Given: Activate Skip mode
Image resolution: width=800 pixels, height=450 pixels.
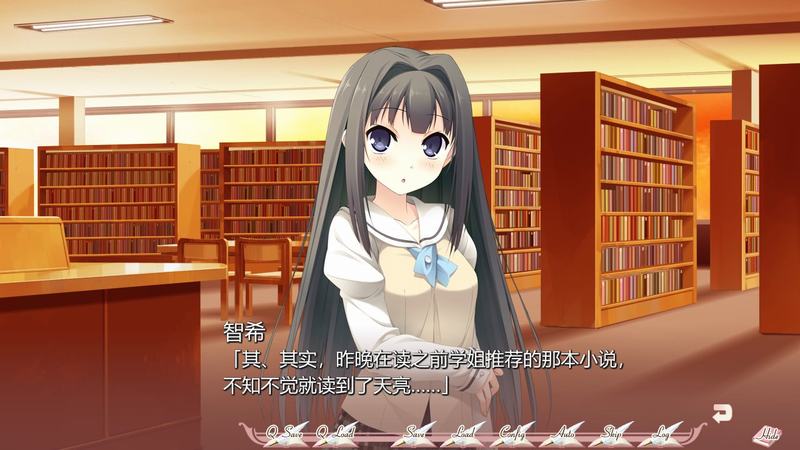Looking at the screenshot, I should tap(613, 433).
